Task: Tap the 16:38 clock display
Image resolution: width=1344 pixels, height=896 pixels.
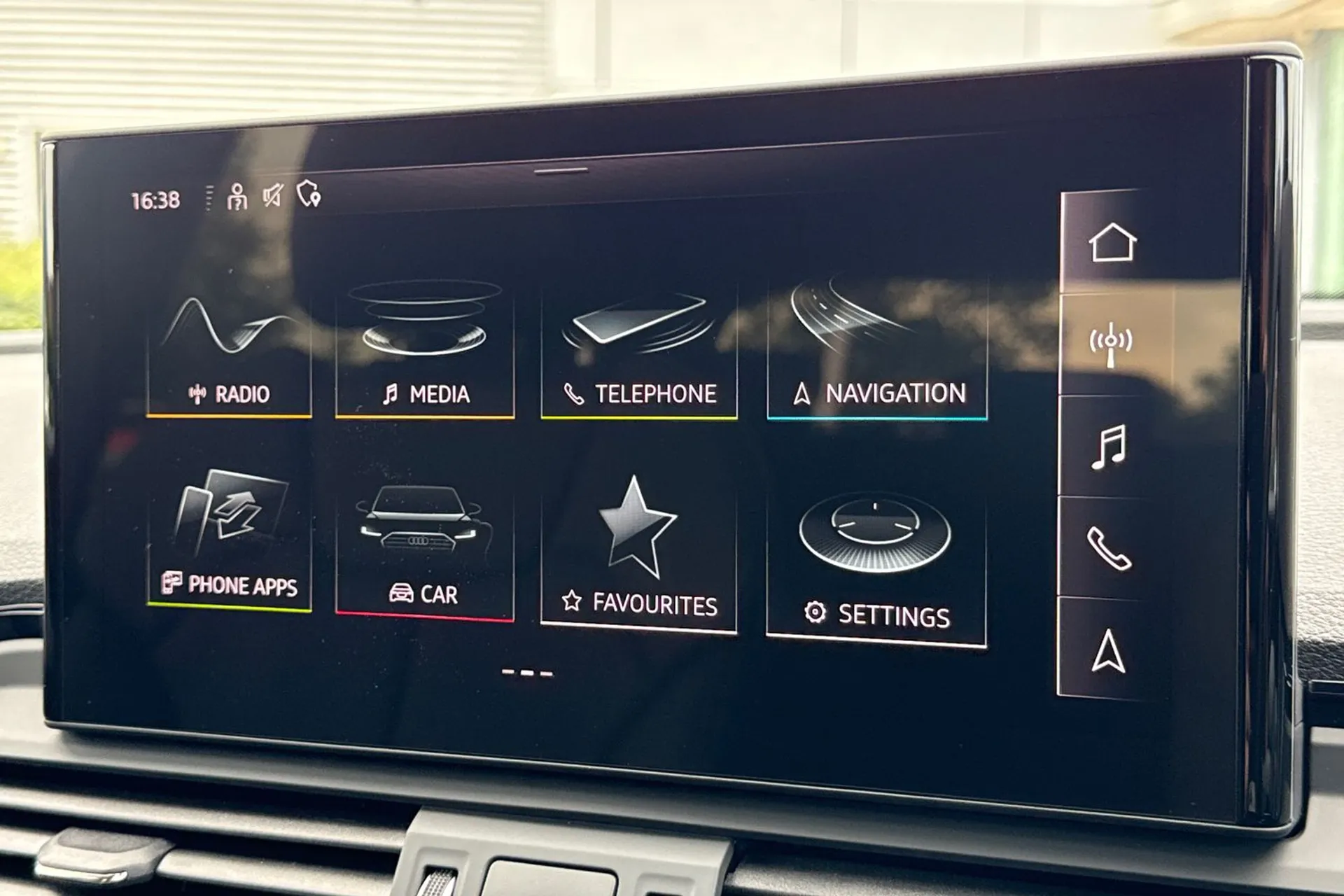Action: coord(153,199)
